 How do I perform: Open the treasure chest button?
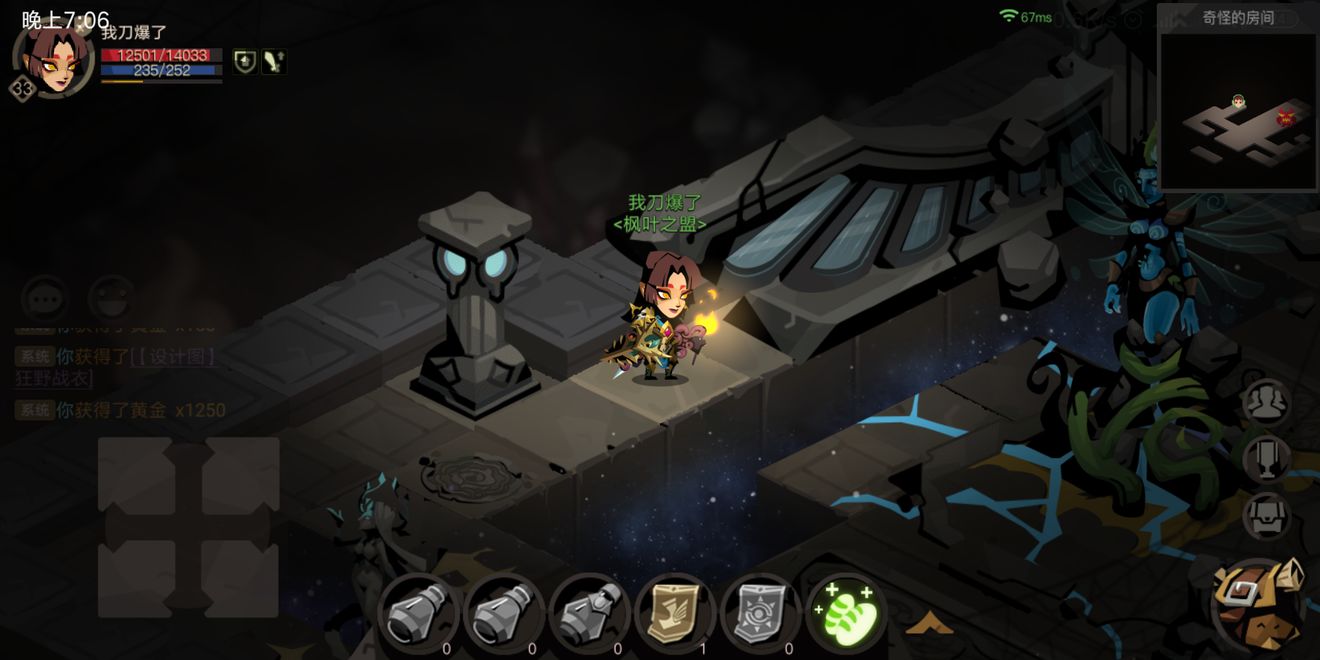tap(1266, 516)
